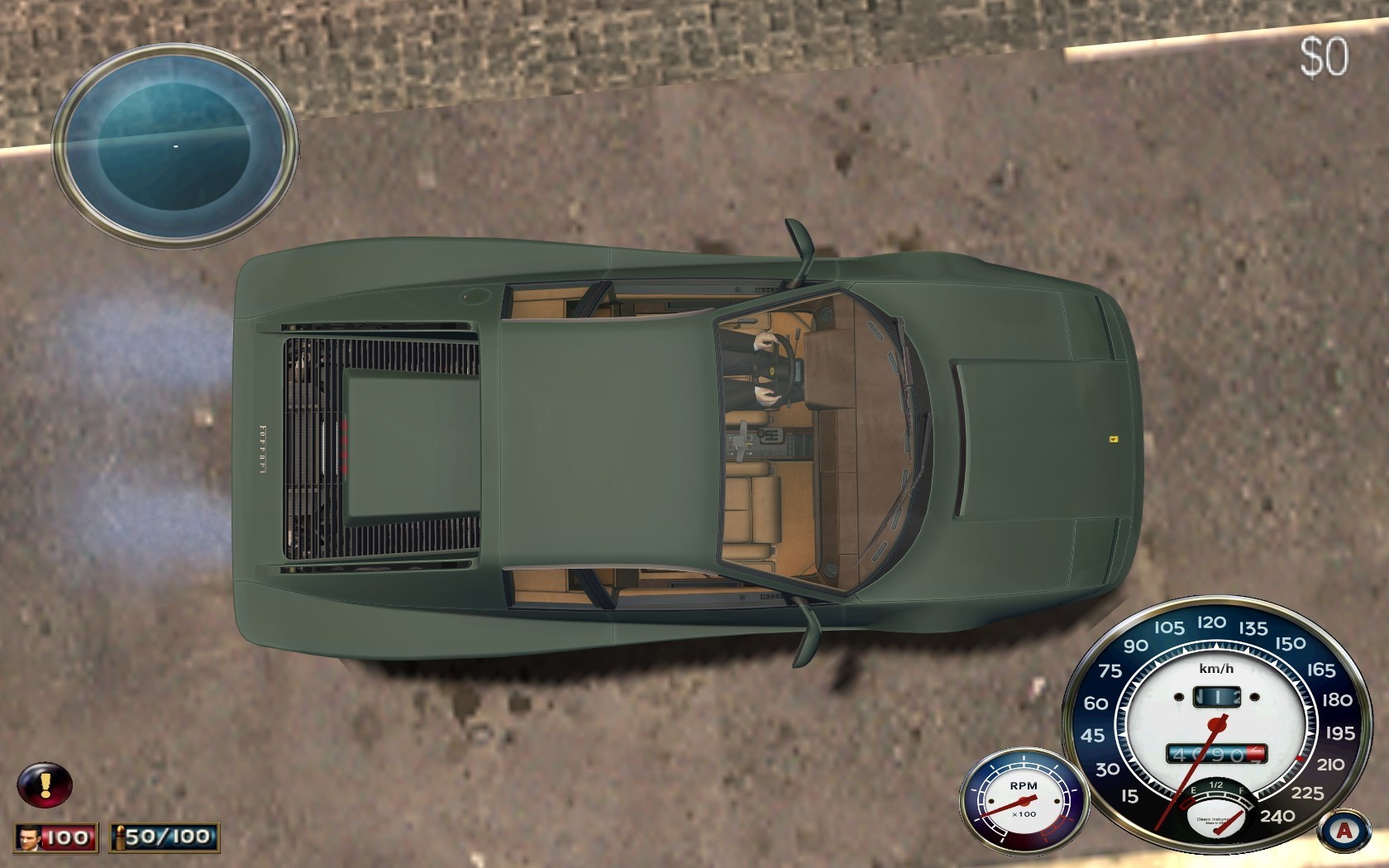Click the circular radar minimap
Image resolution: width=1389 pixels, height=868 pixels.
pos(174,145)
